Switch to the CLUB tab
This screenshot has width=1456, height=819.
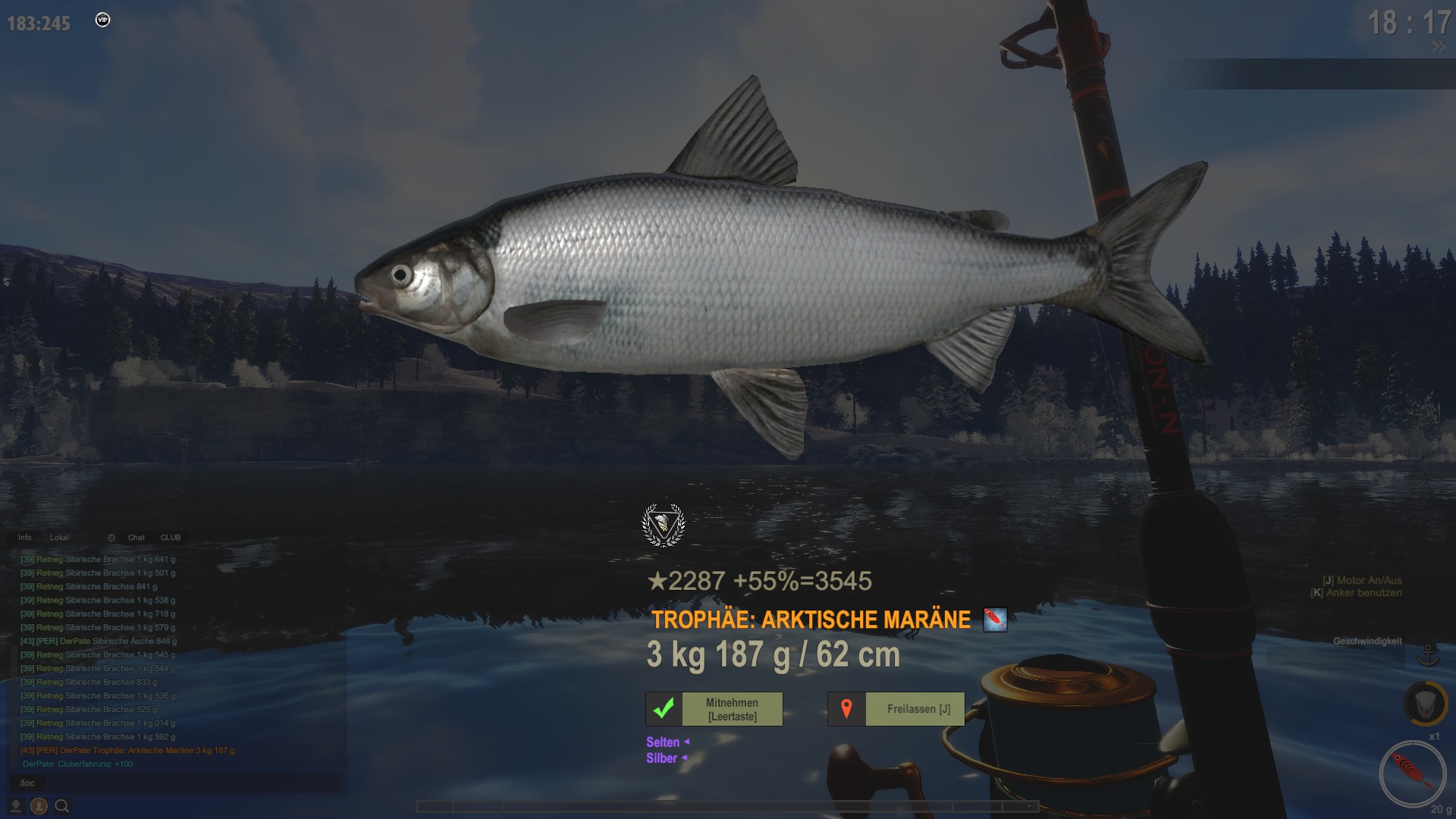(171, 538)
